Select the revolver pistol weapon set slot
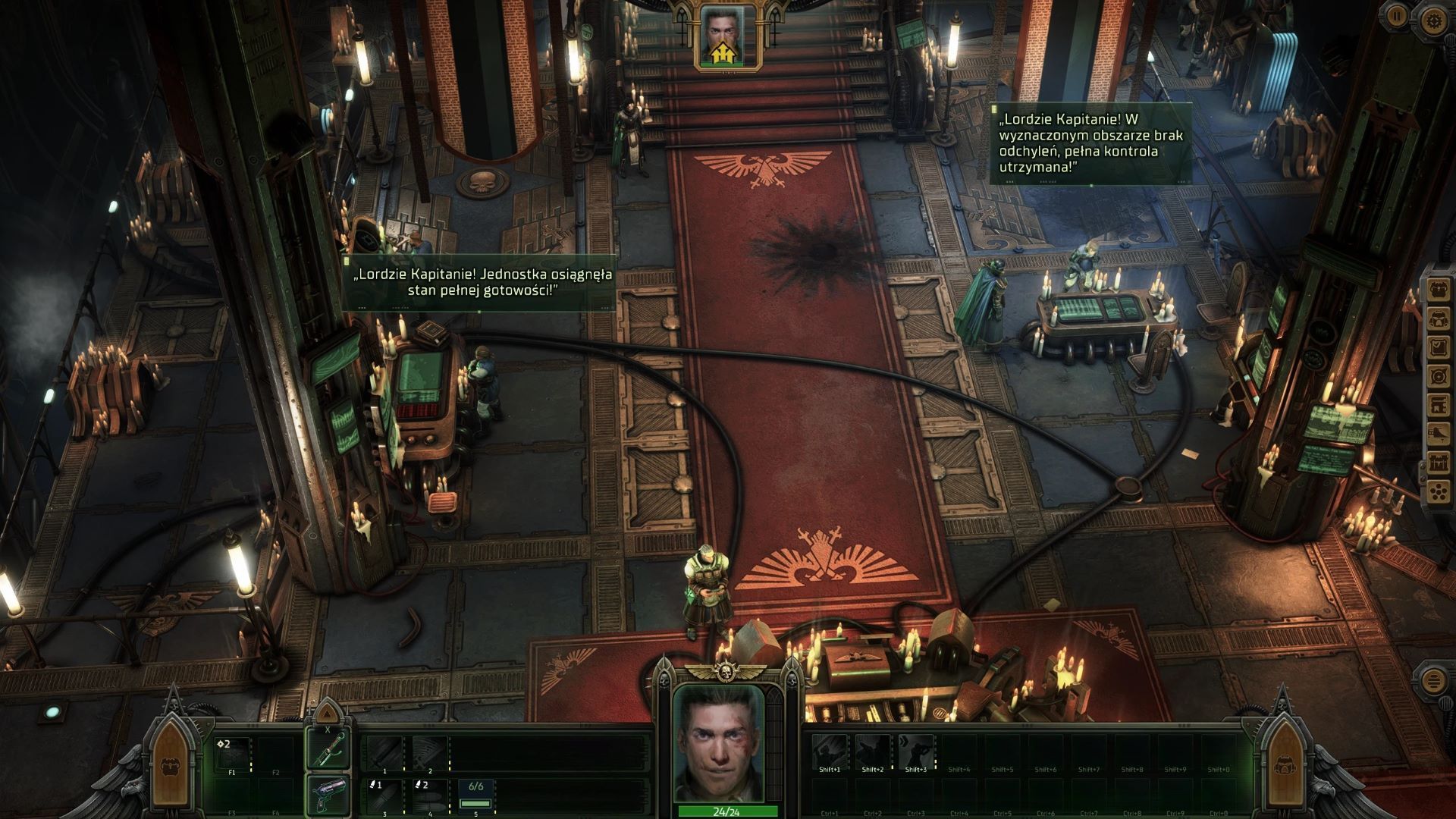Viewport: 1456px width, 819px height. point(328,795)
